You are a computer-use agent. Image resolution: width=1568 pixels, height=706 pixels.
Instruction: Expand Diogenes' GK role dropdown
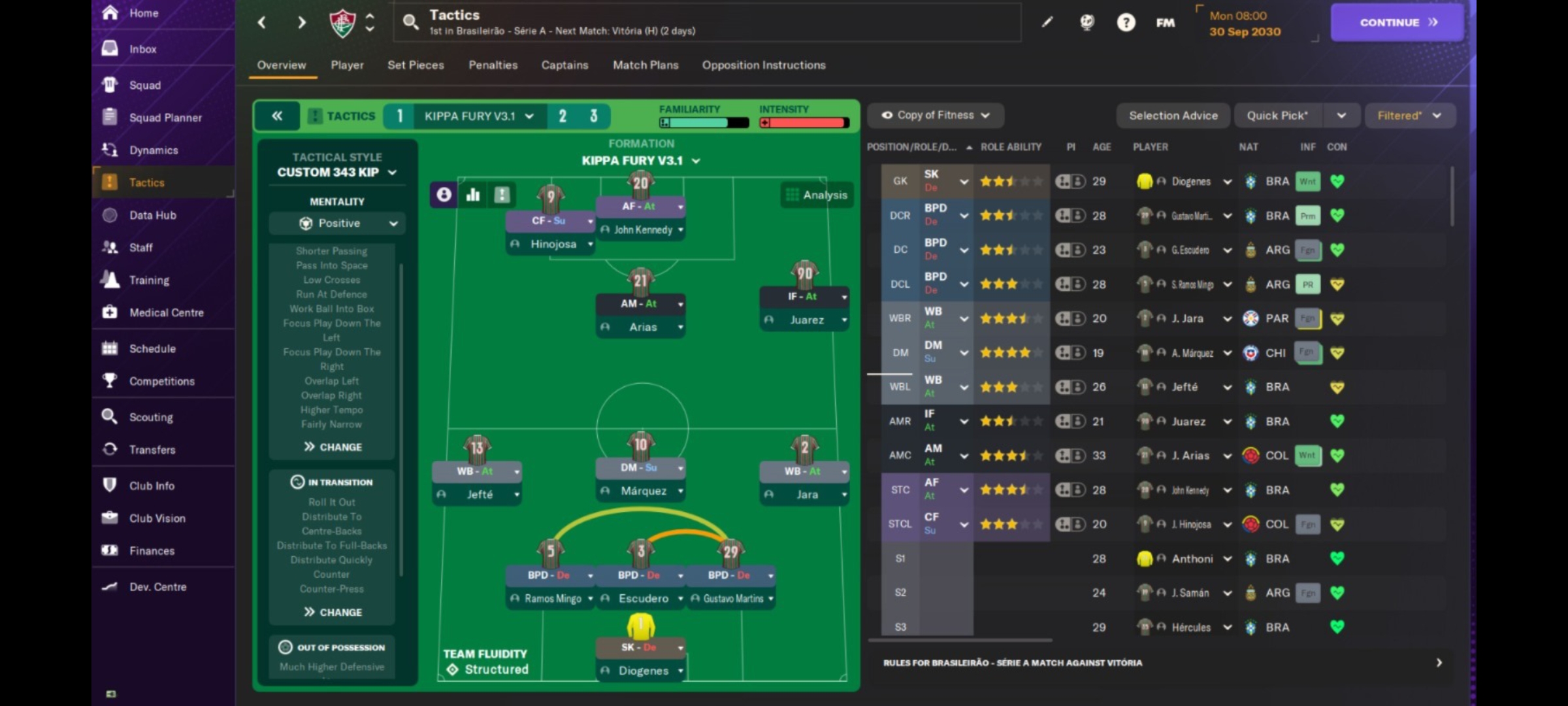962,181
